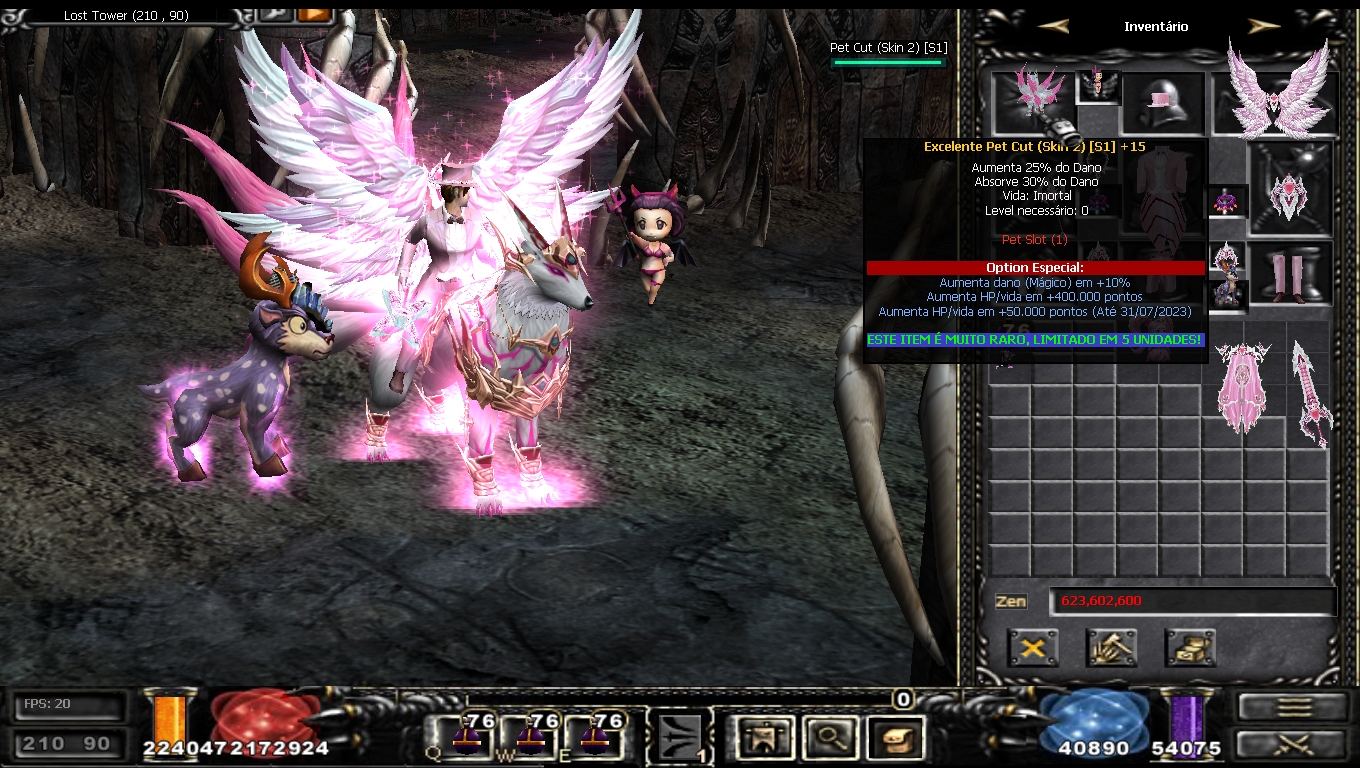Click the crossed swords button
Viewport: 1360px width, 768px height.
click(x=1294, y=744)
